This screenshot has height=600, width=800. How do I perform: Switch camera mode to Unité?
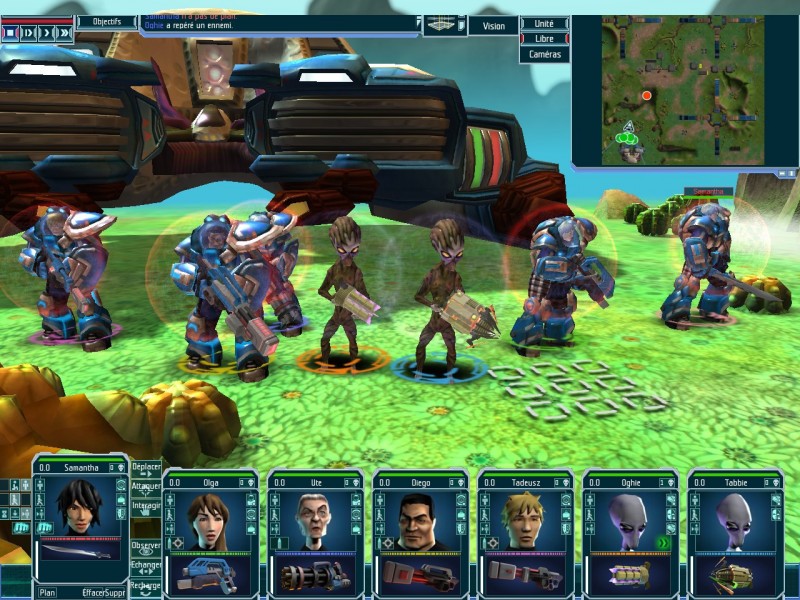[545, 23]
